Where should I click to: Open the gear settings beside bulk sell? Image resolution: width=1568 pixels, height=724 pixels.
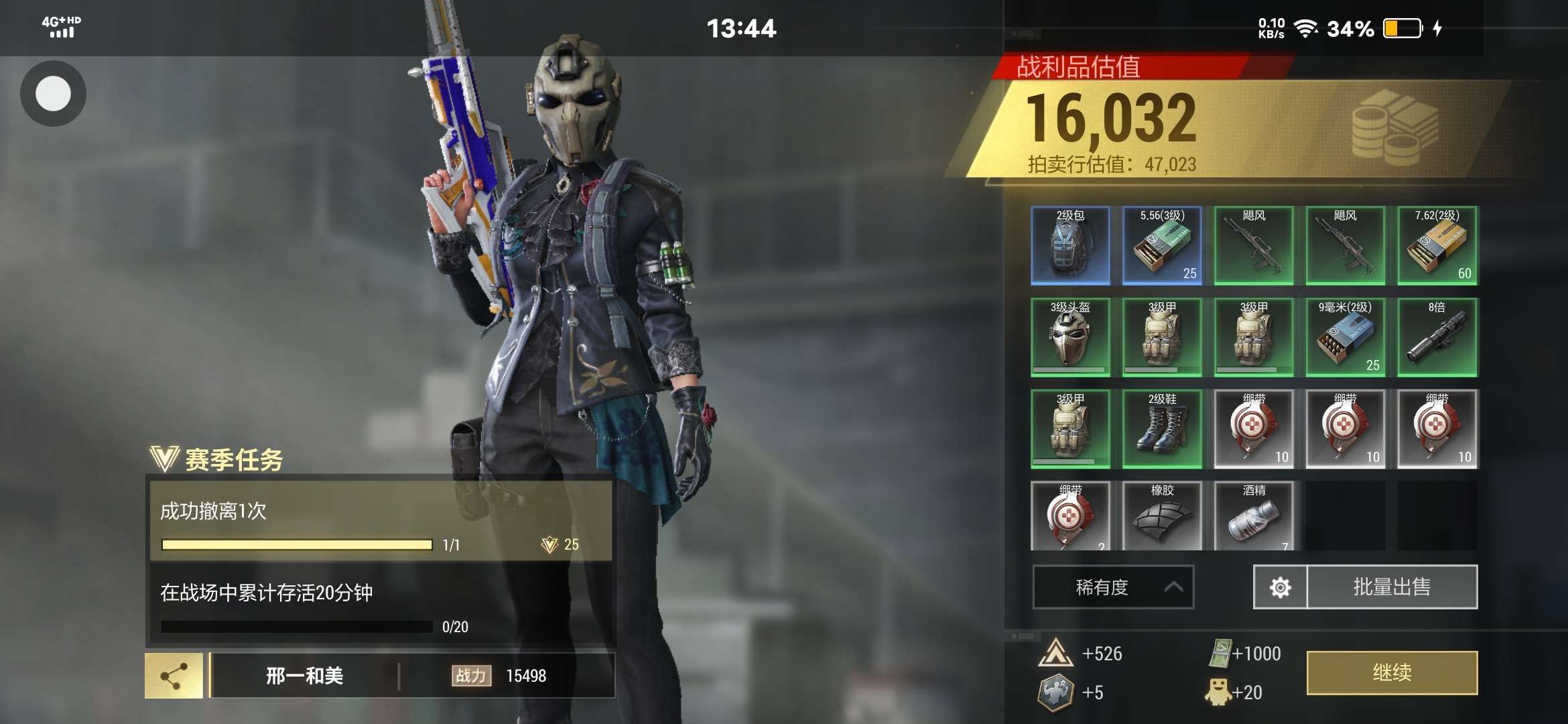tap(1280, 587)
